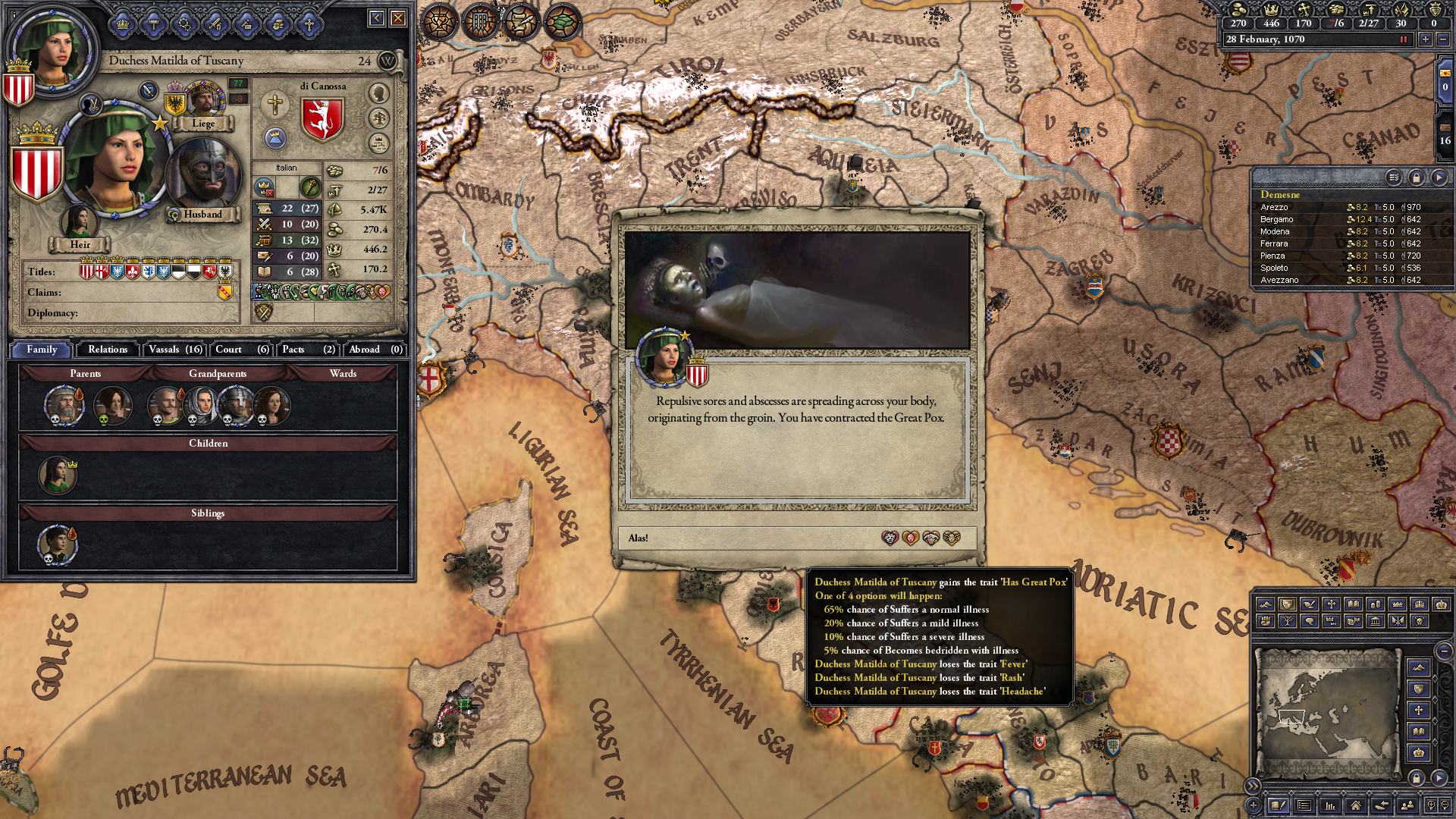Open the Court (6) tab
This screenshot has width=1456, height=819.
pos(240,350)
